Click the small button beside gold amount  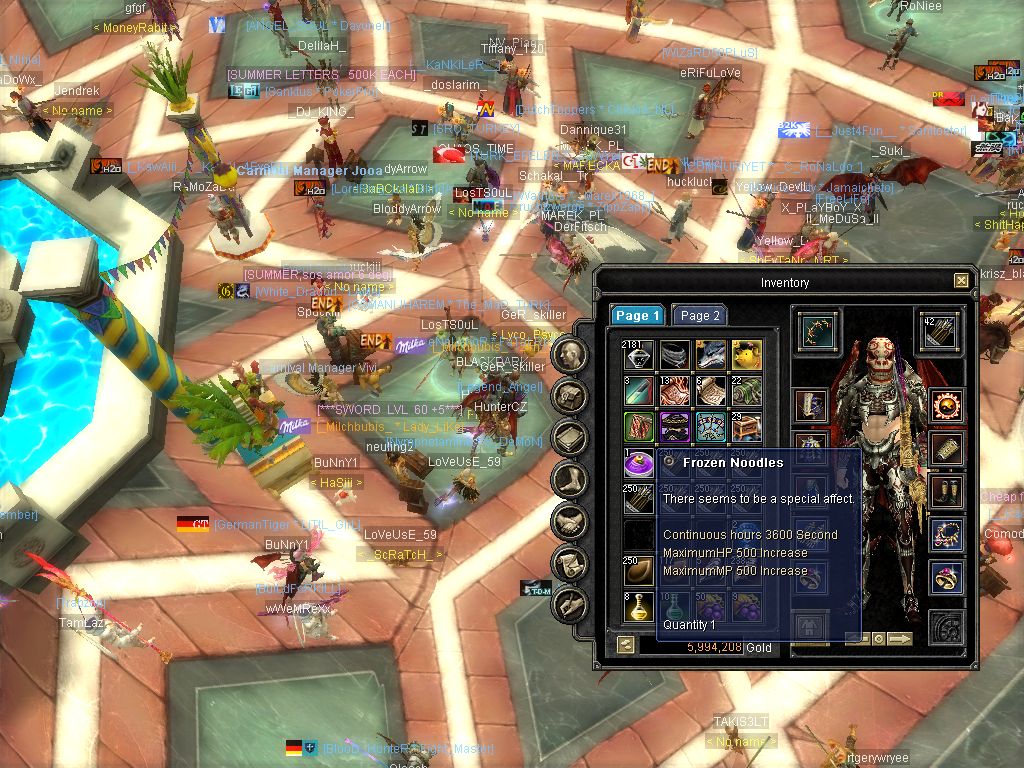click(x=625, y=646)
